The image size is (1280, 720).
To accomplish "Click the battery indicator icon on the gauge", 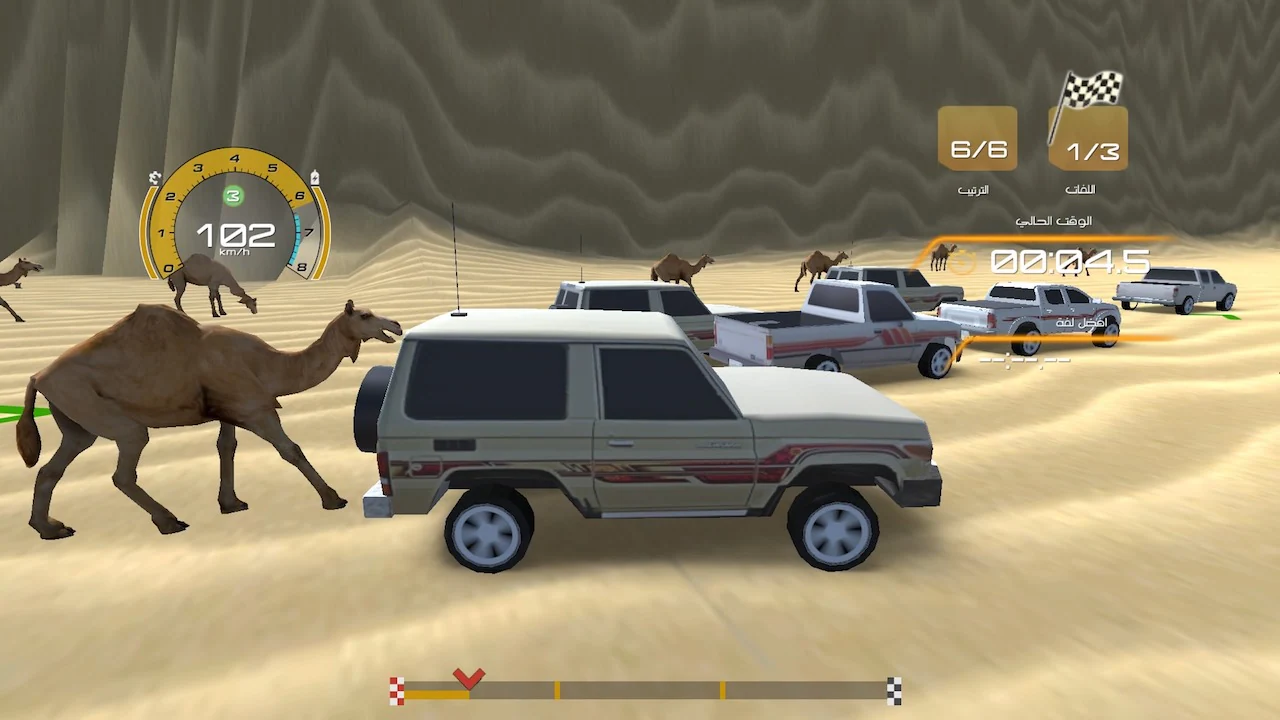I will (x=314, y=178).
